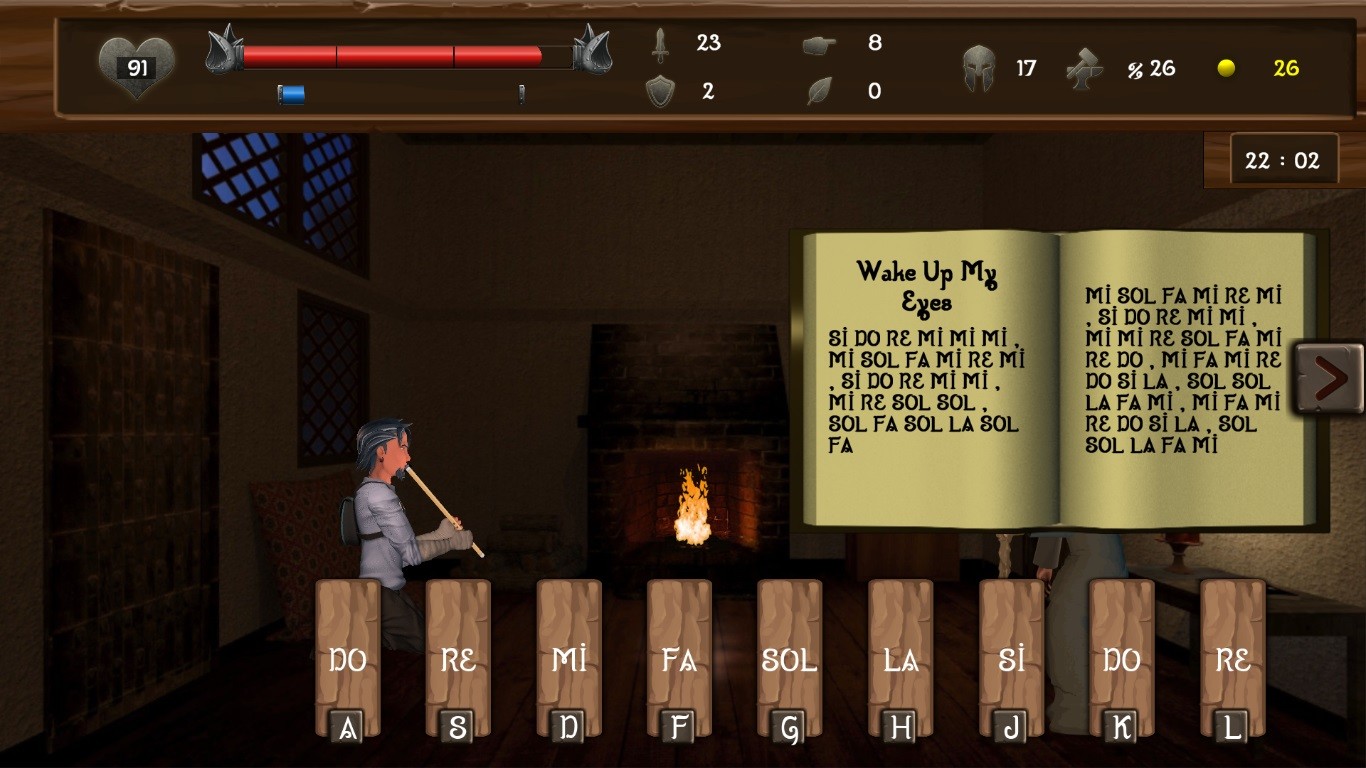Click the stone heart health icon showing 91

(x=137, y=67)
